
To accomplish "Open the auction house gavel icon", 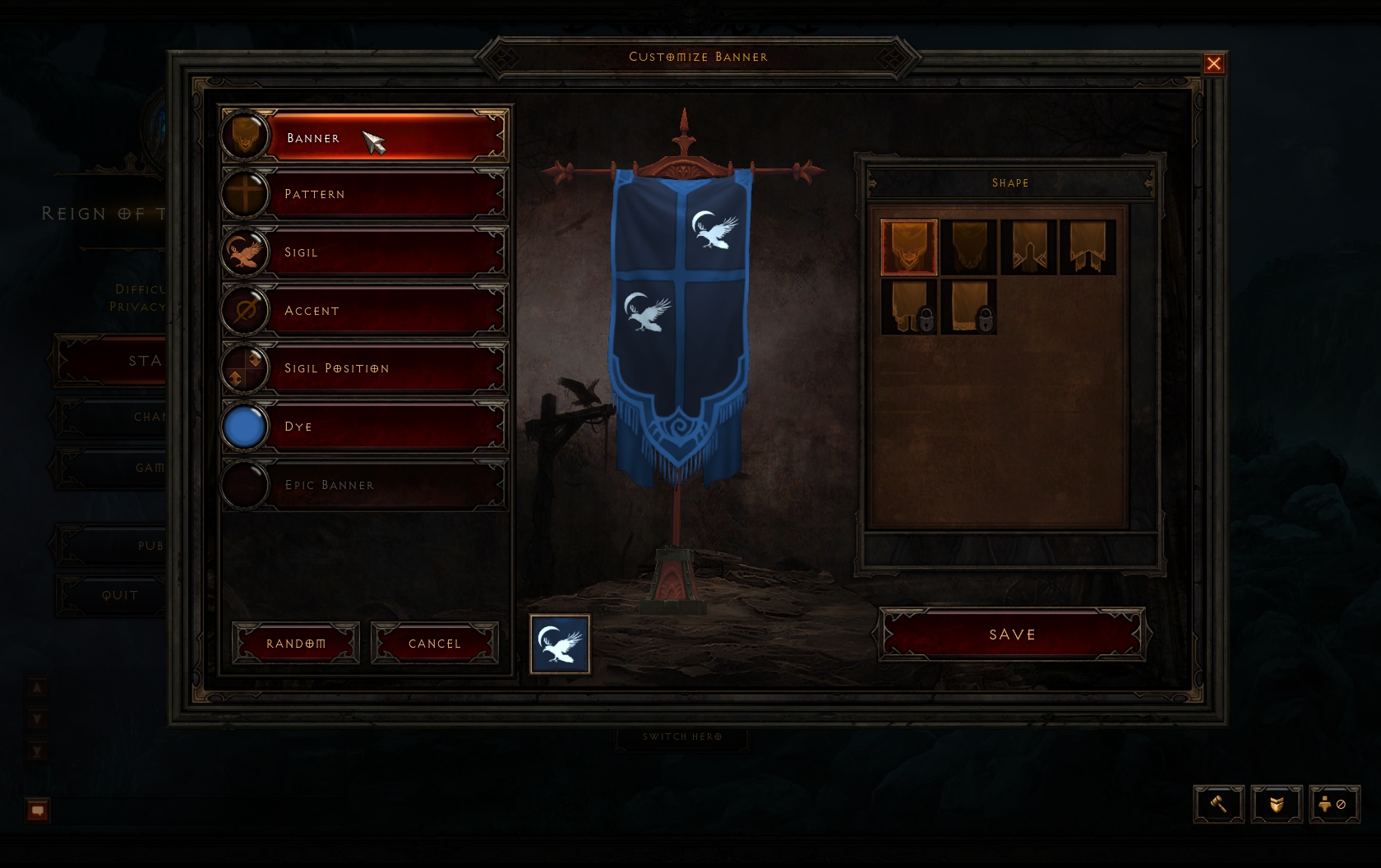I will tap(1218, 804).
